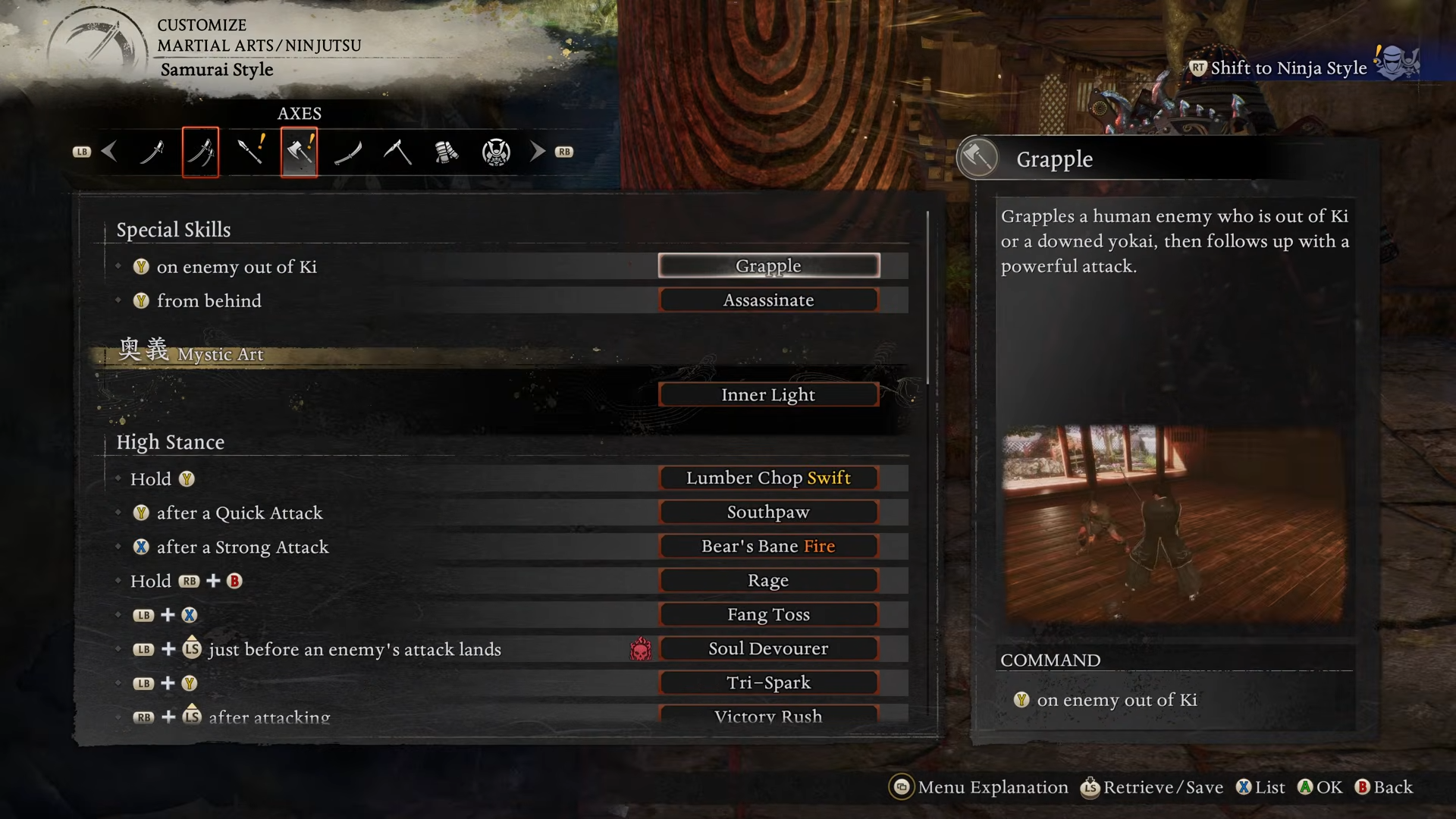Choose the Assassinate skill slot

click(x=768, y=300)
